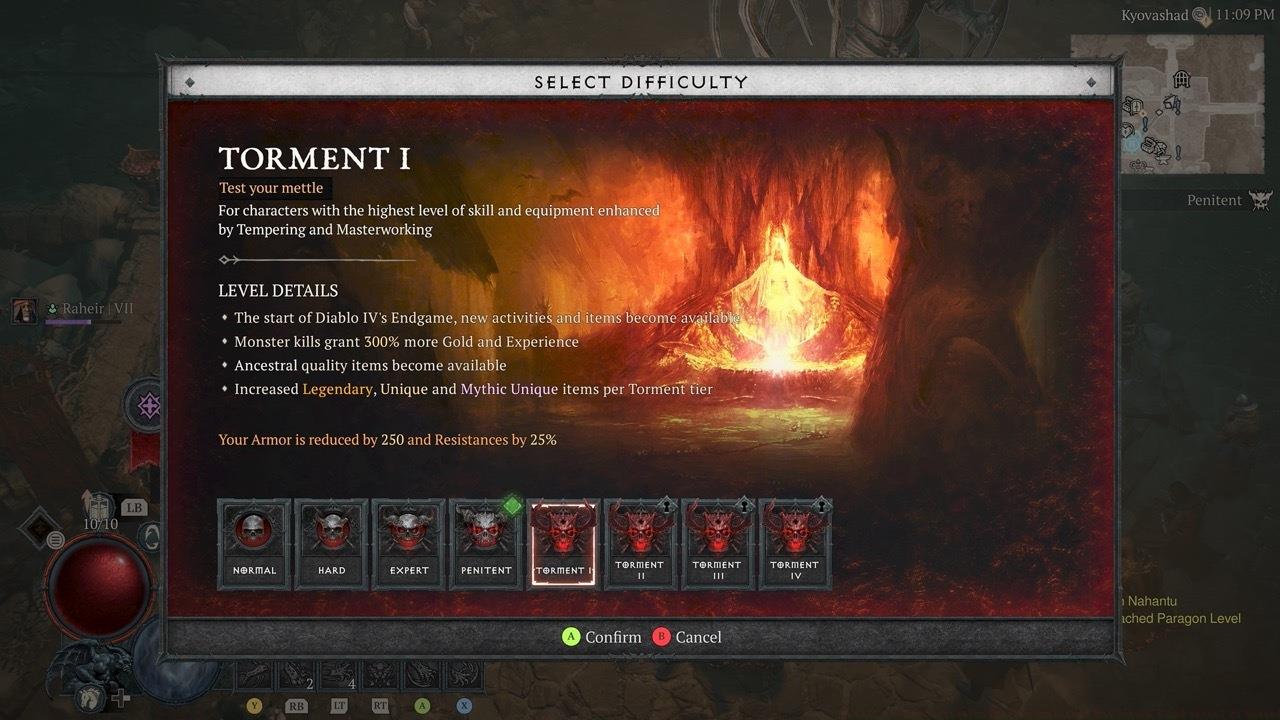Select the Raheir mercenary portrait

coord(24,311)
